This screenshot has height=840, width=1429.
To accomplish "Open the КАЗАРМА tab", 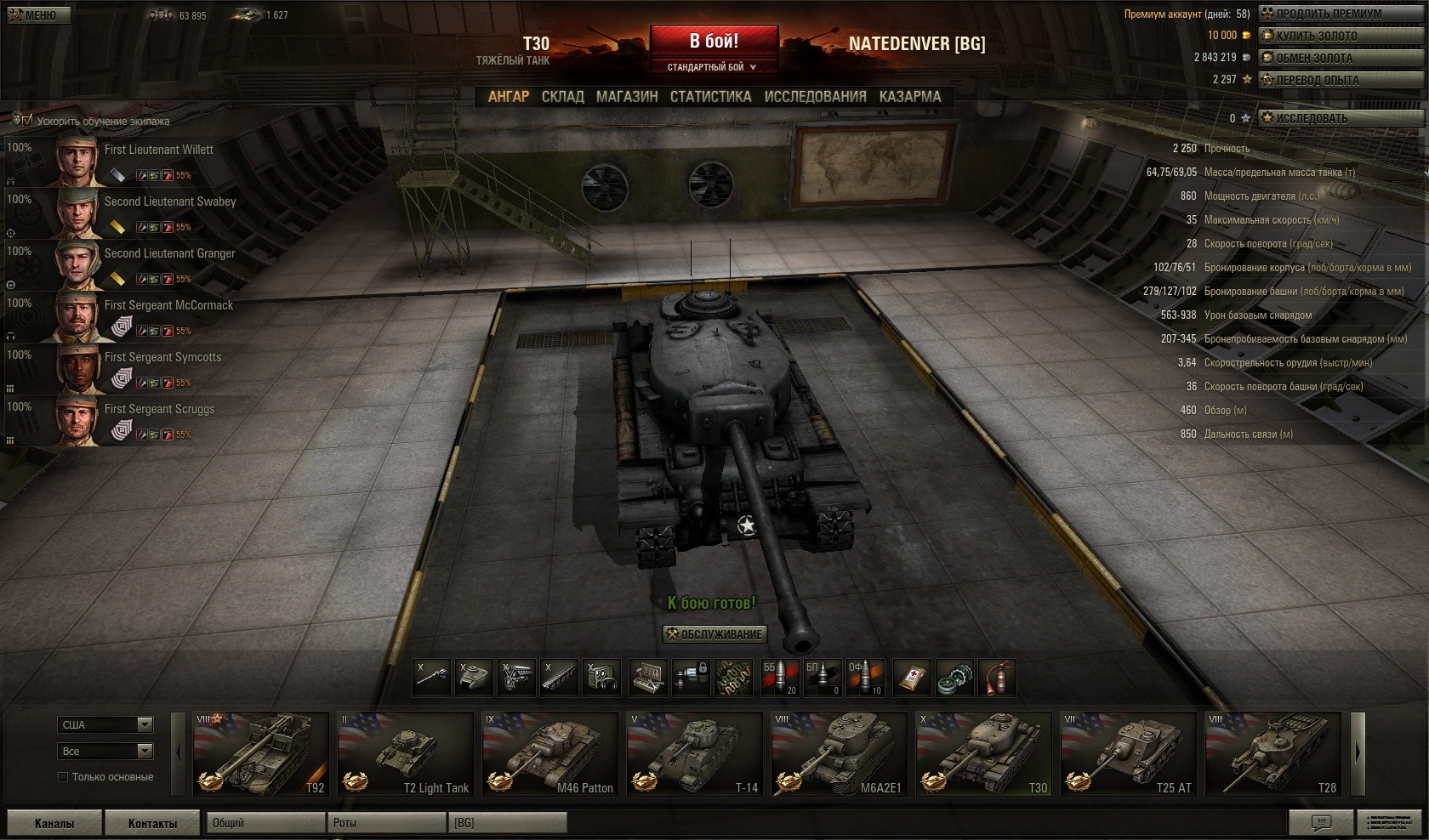I will 910,97.
